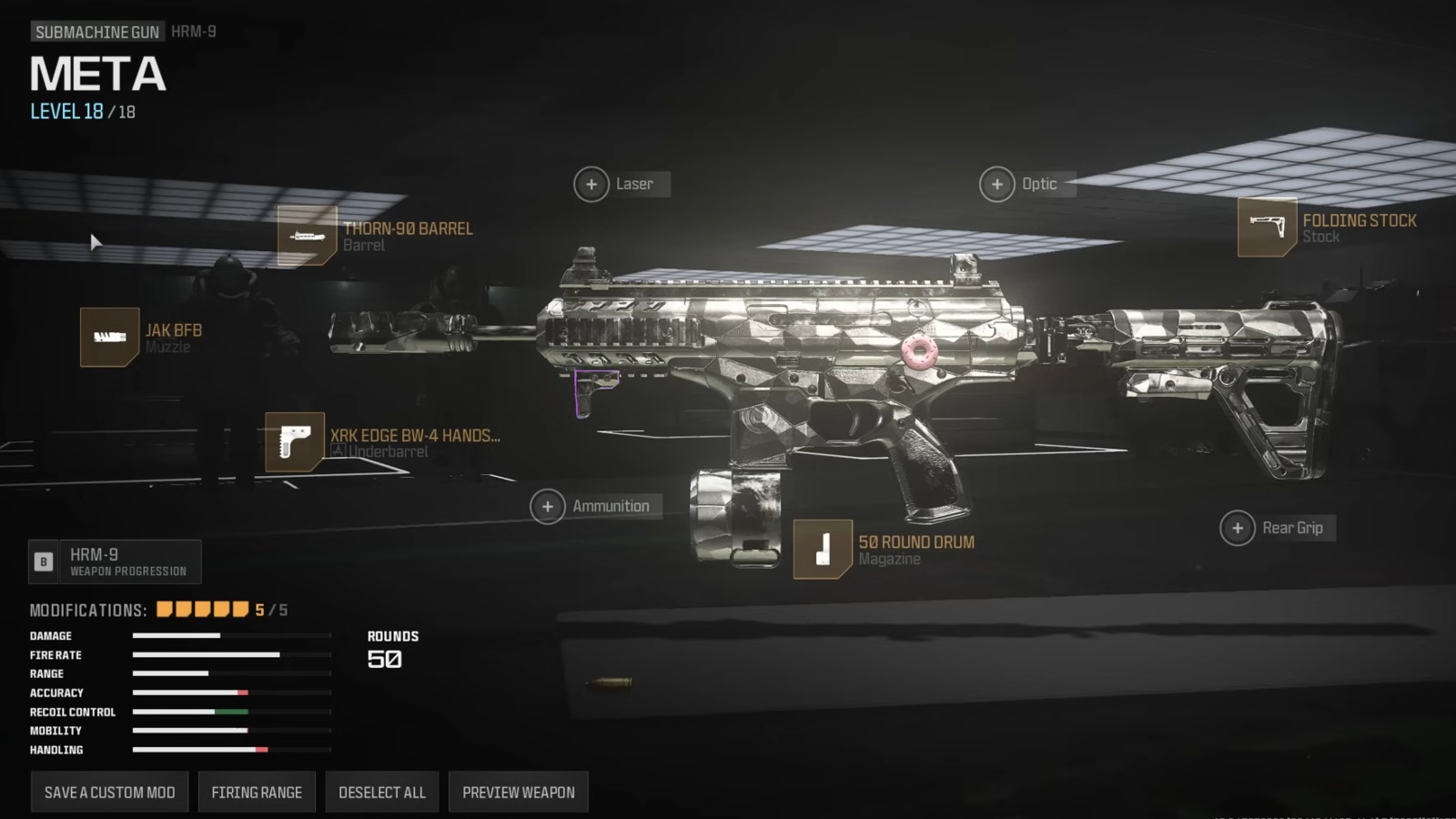Select the HRM-9 weapon name text
The width and height of the screenshot is (1456, 819).
[194, 30]
